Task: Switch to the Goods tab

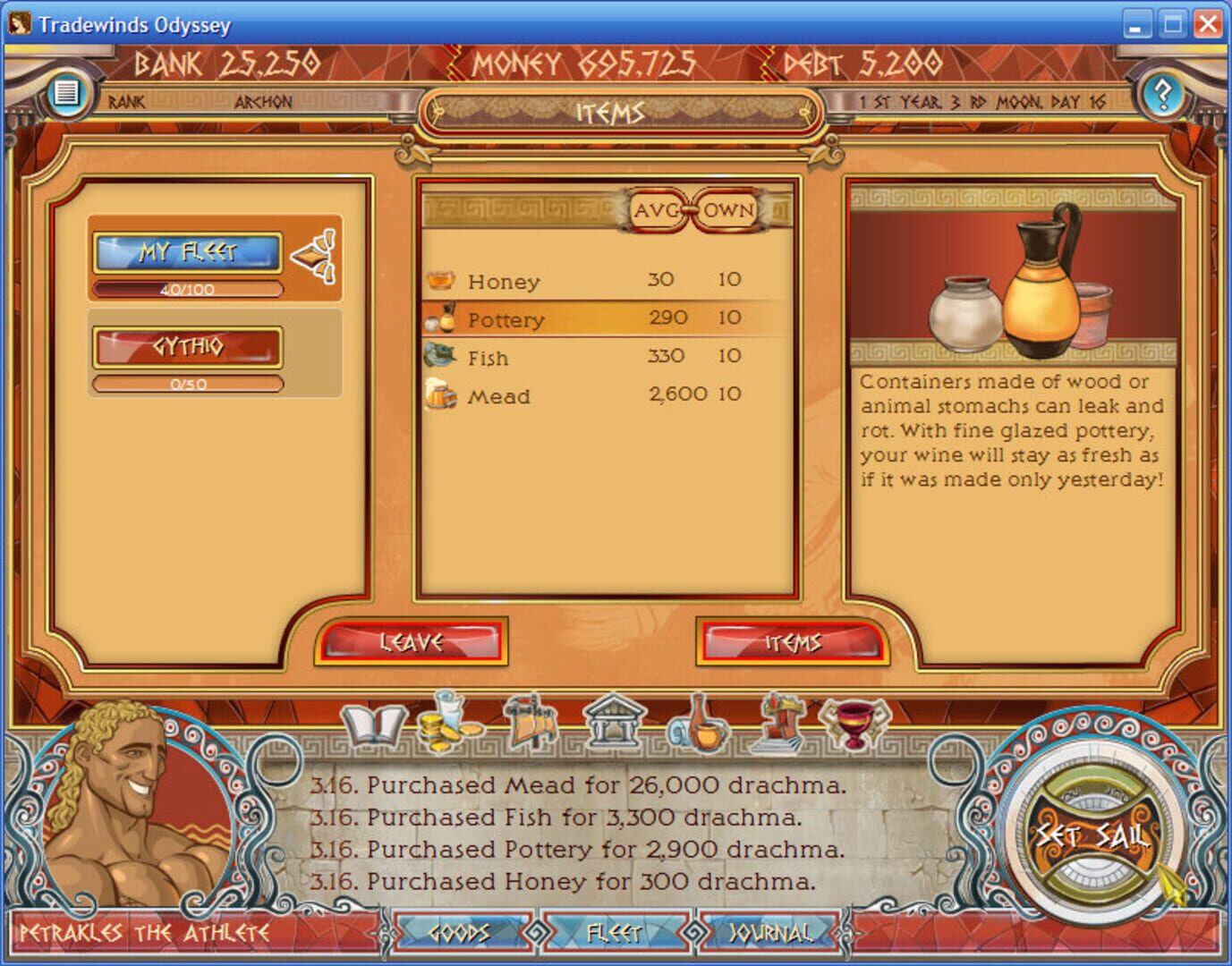Action: [462, 932]
